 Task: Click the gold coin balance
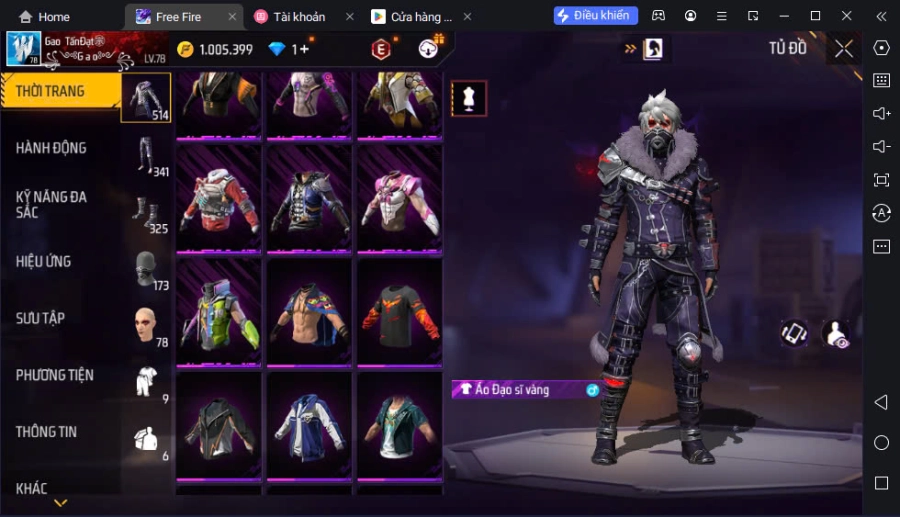coord(215,50)
